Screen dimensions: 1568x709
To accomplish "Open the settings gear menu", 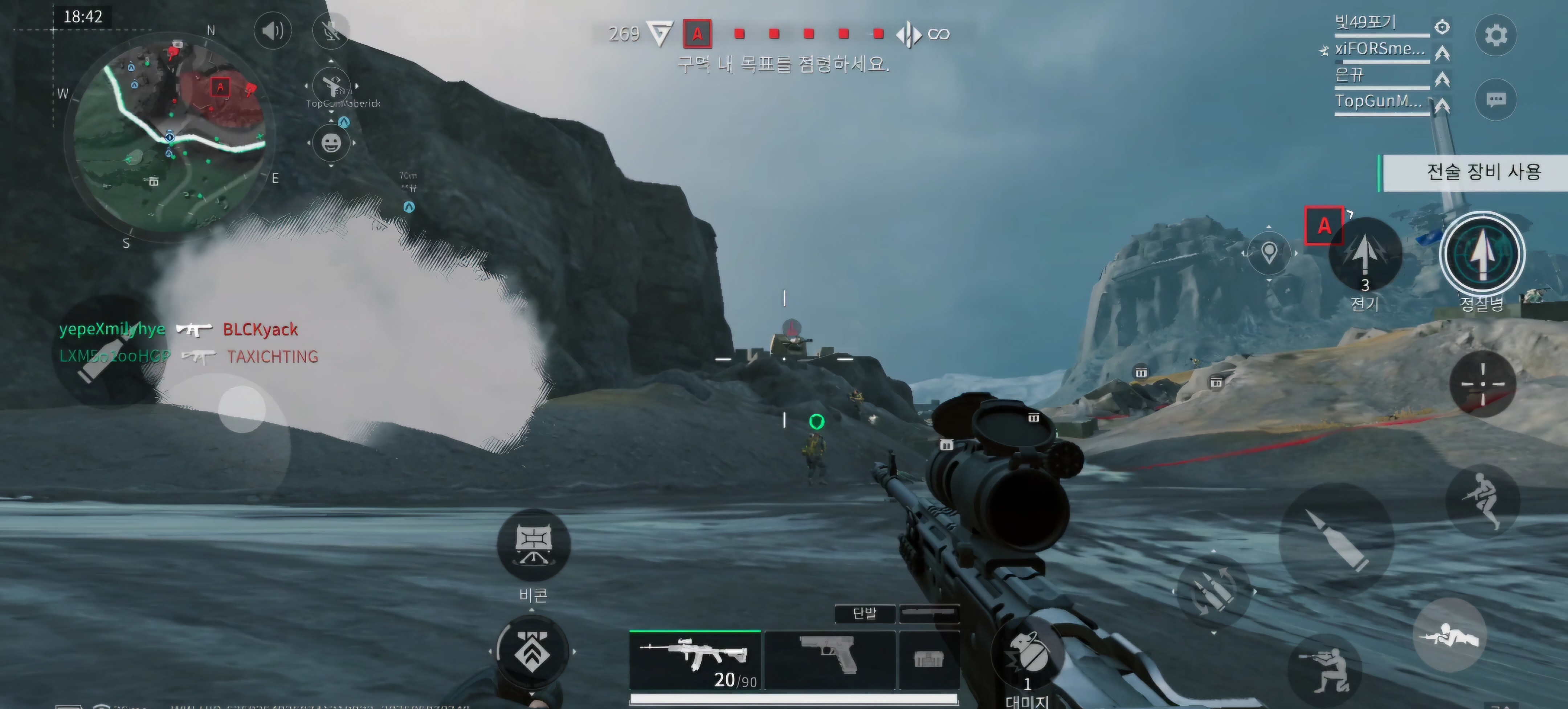I will pyautogui.click(x=1495, y=35).
